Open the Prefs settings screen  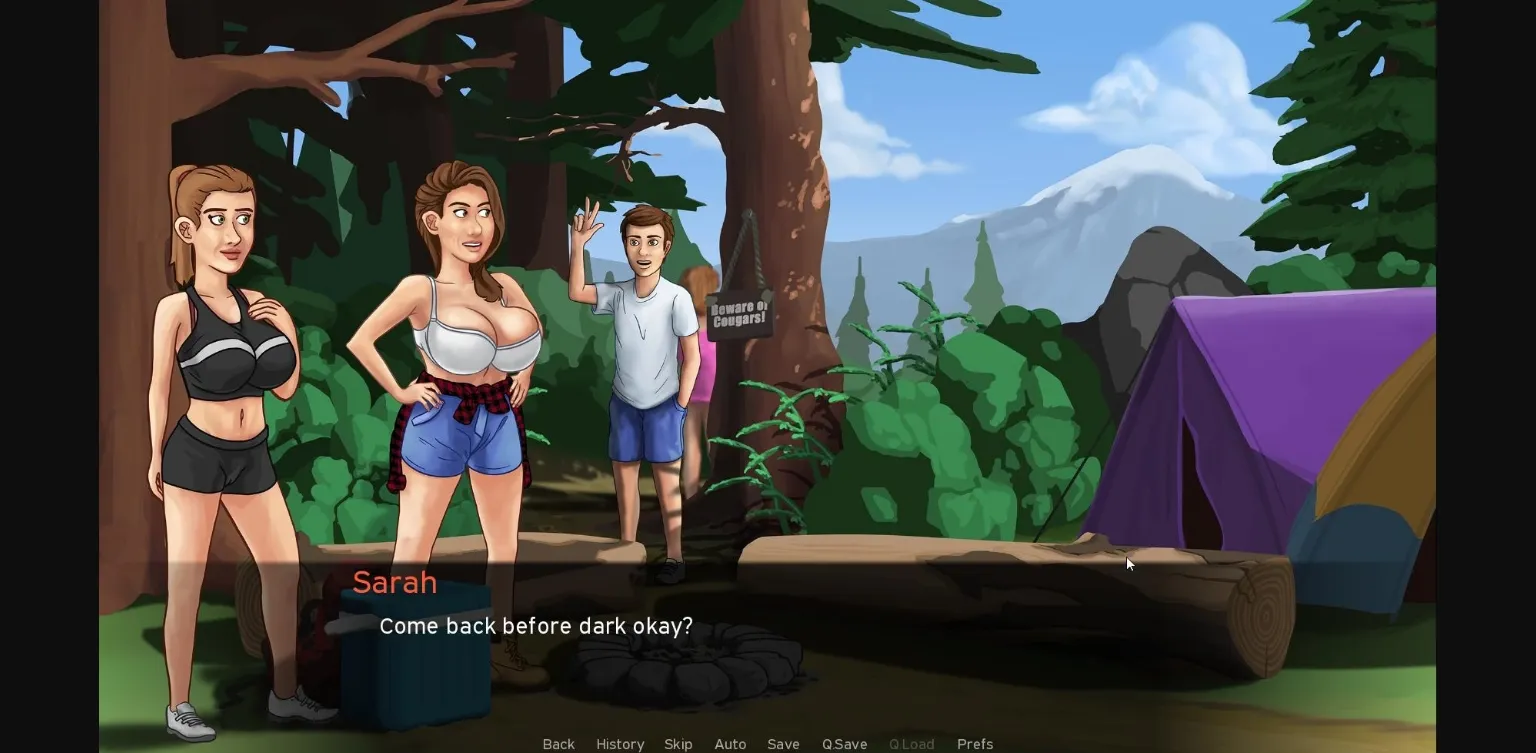974,744
